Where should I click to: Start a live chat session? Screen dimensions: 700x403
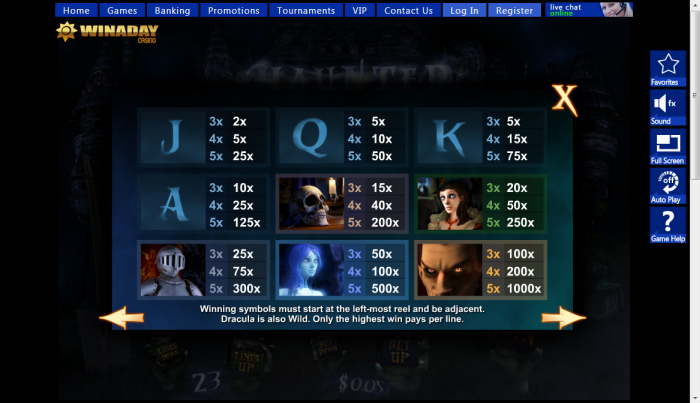click(x=589, y=10)
